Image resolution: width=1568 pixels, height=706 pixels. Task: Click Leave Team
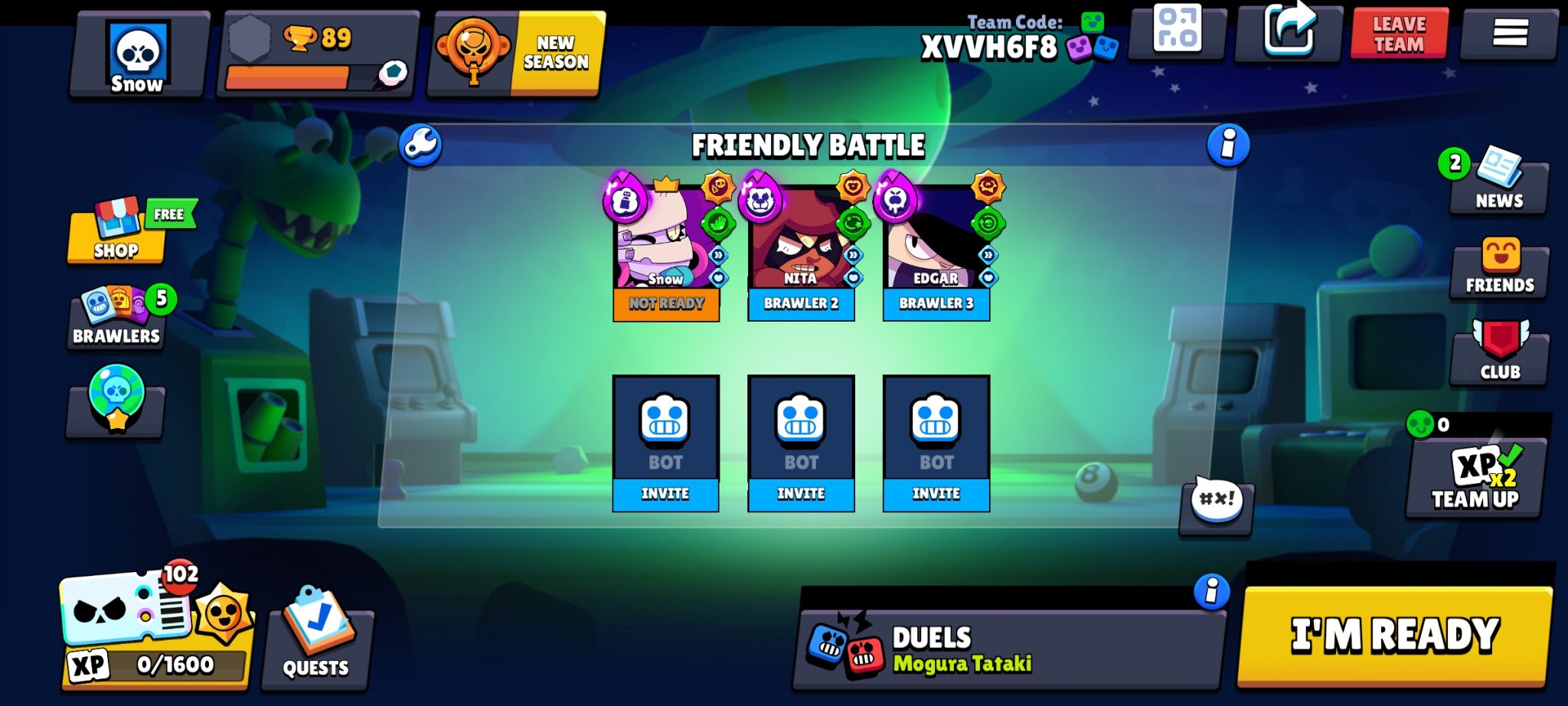pos(1399,32)
